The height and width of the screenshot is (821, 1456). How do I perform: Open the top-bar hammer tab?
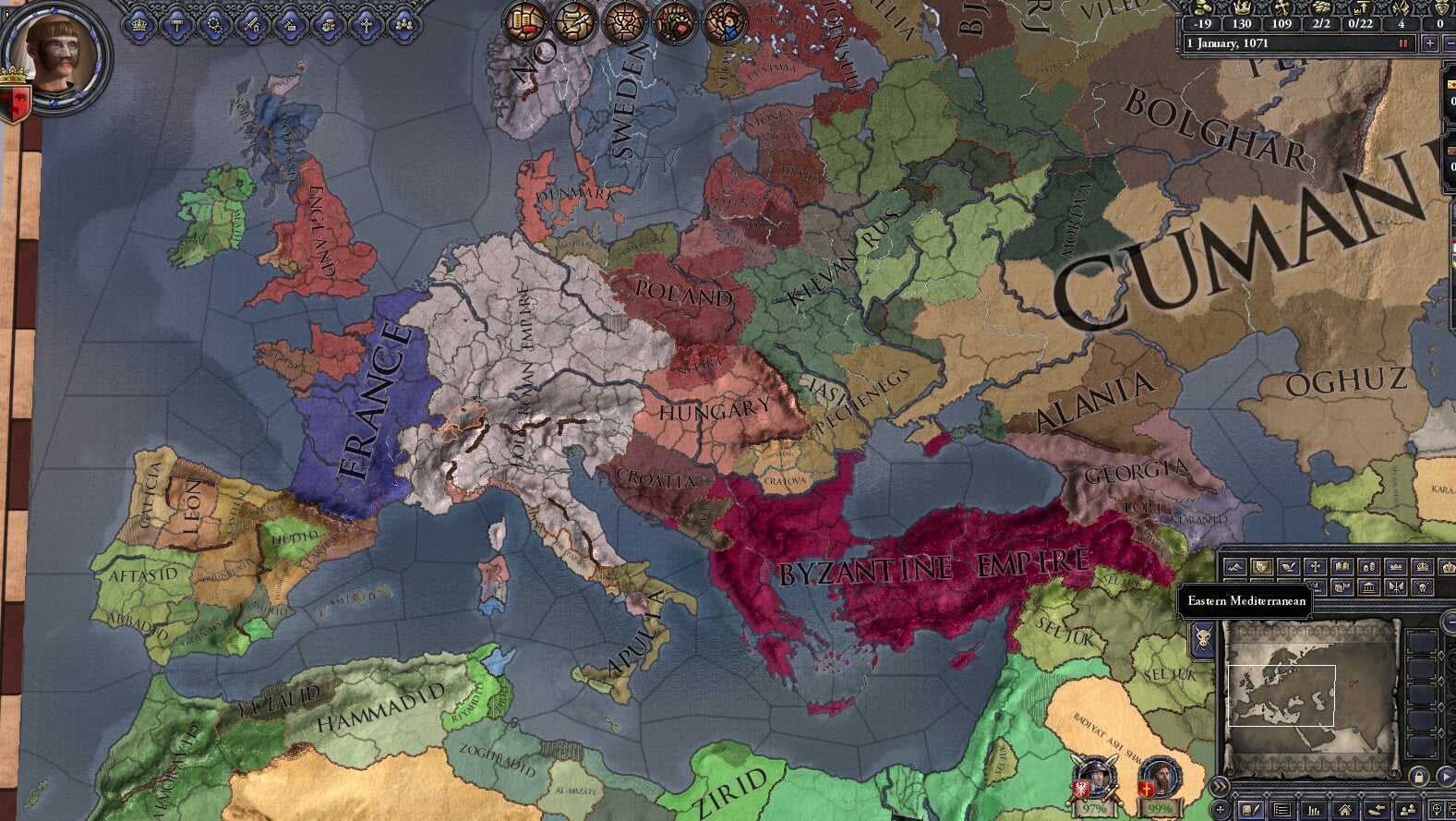click(x=178, y=25)
